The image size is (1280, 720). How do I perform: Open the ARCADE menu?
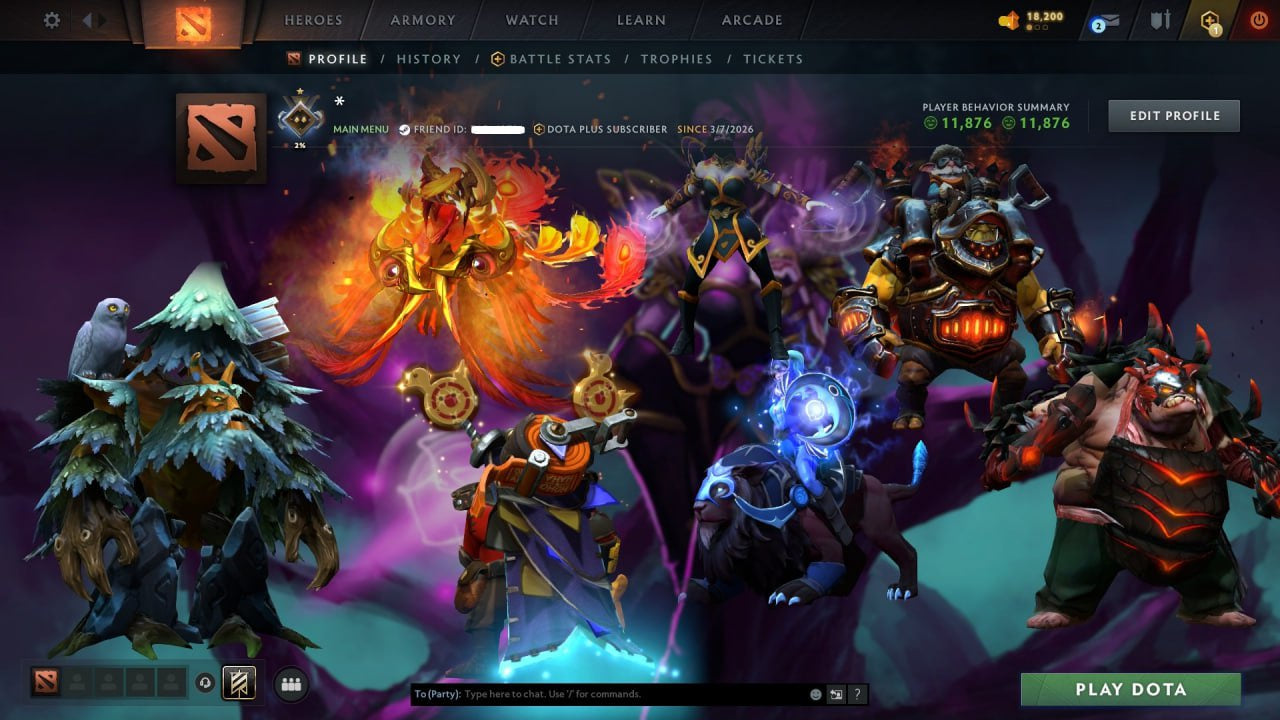coord(751,19)
